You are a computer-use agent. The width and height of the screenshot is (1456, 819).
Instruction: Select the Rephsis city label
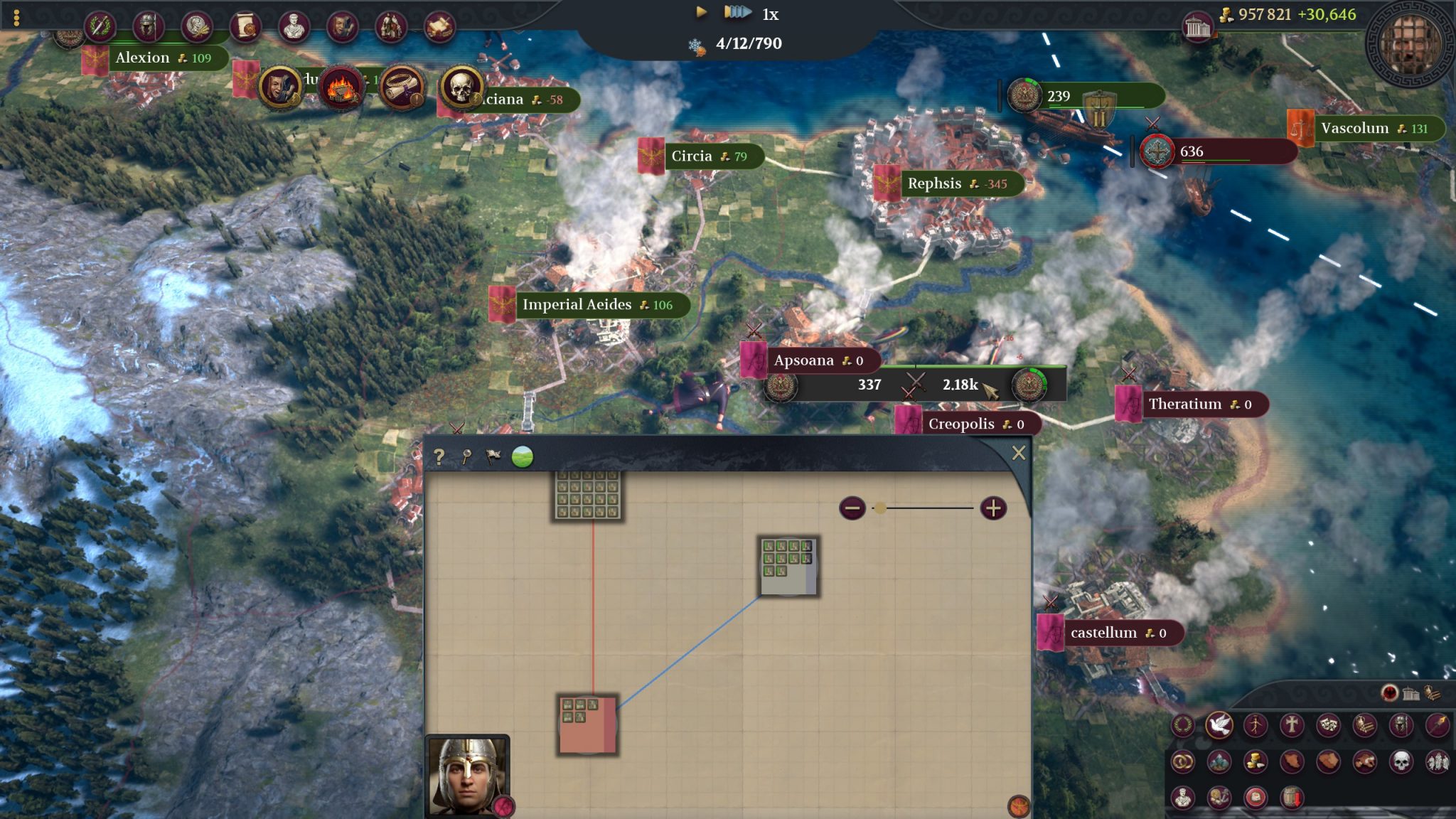point(934,183)
